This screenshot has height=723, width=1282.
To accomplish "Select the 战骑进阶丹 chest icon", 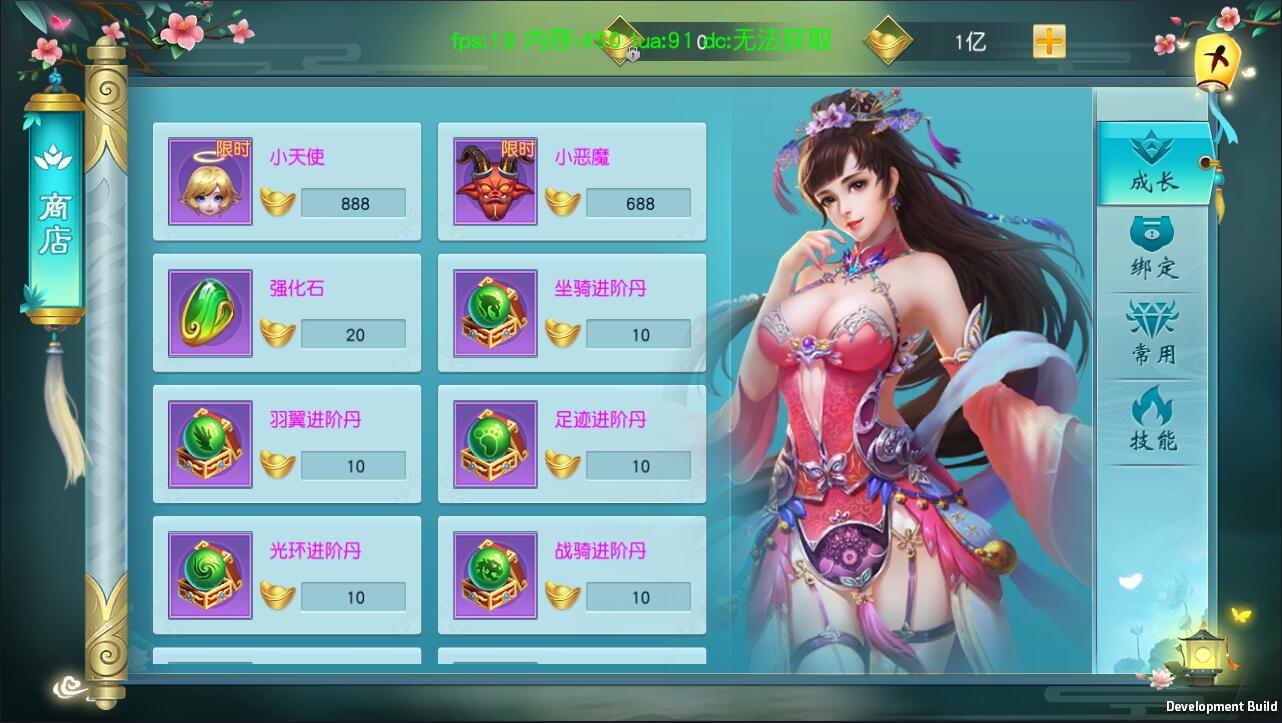I will click(x=494, y=574).
